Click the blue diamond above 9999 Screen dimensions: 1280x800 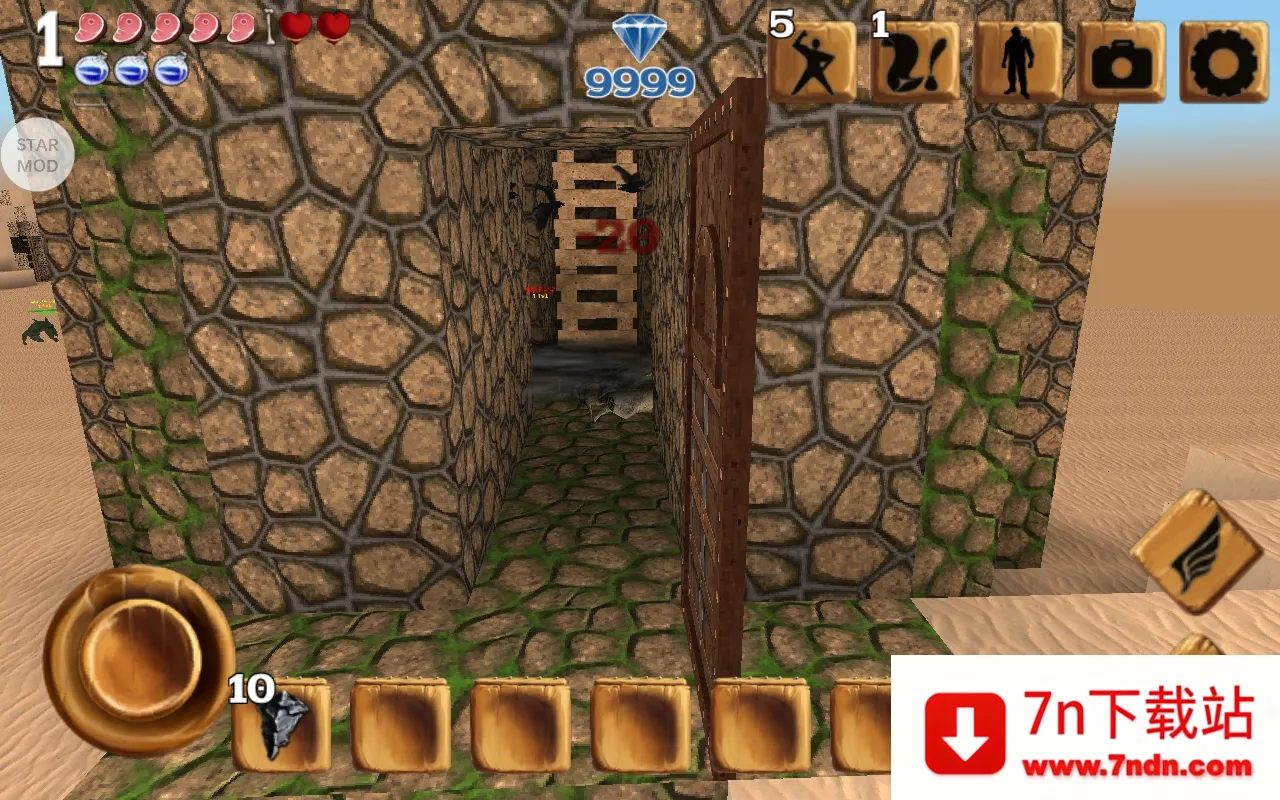640,40
